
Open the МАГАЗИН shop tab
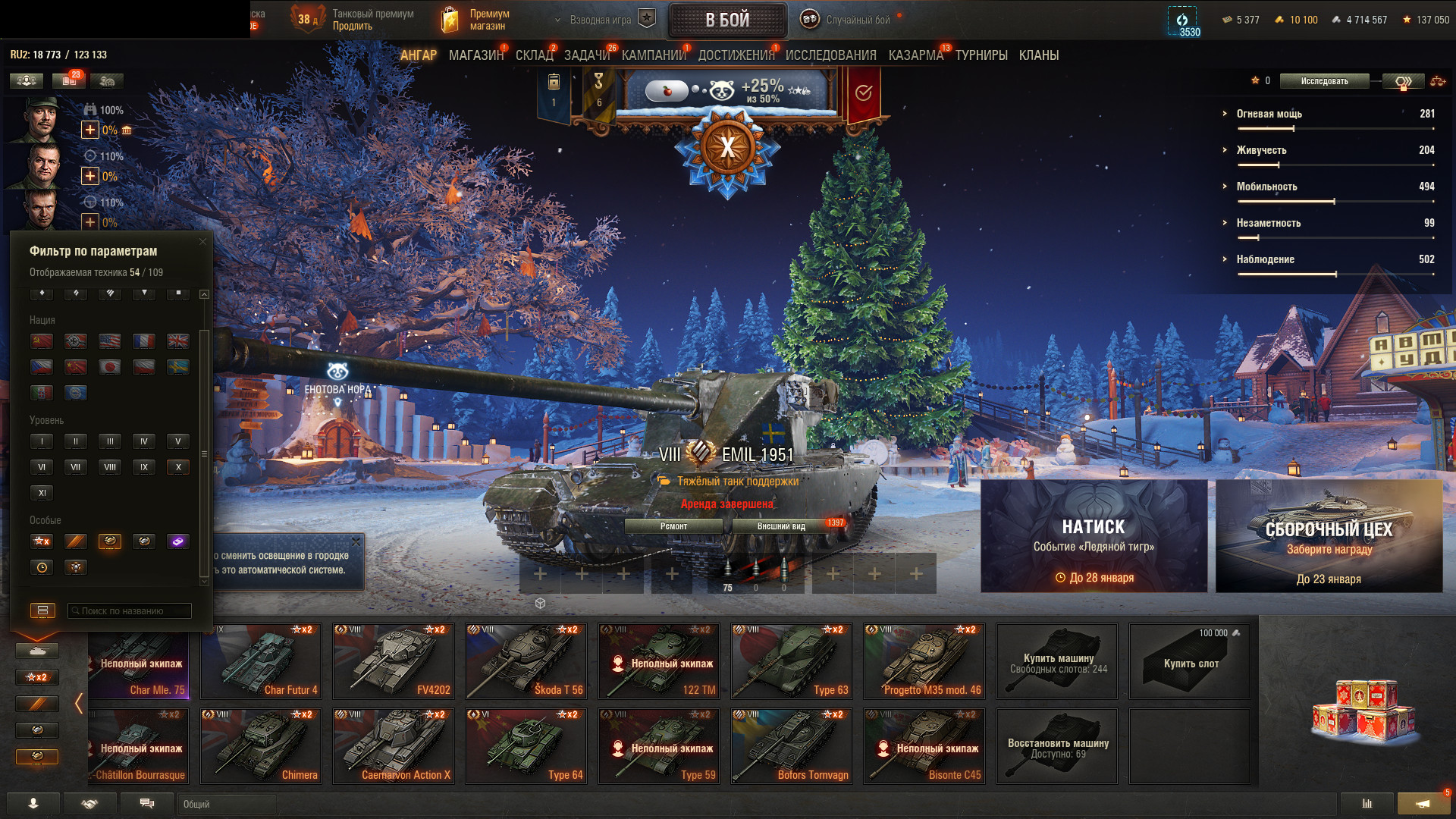[x=475, y=55]
